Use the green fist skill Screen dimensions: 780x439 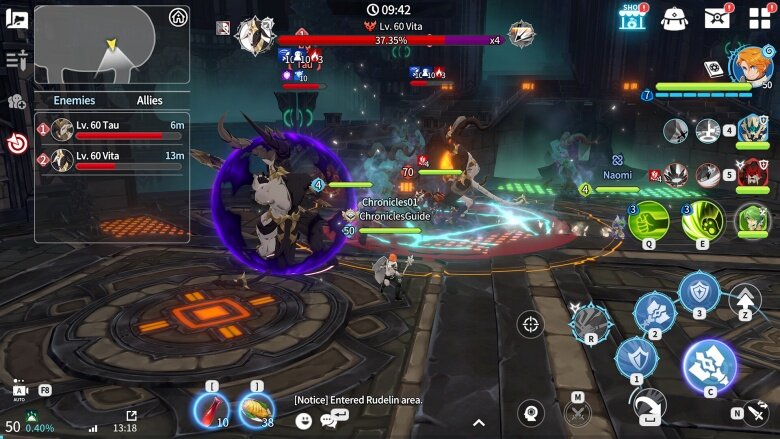tap(648, 220)
